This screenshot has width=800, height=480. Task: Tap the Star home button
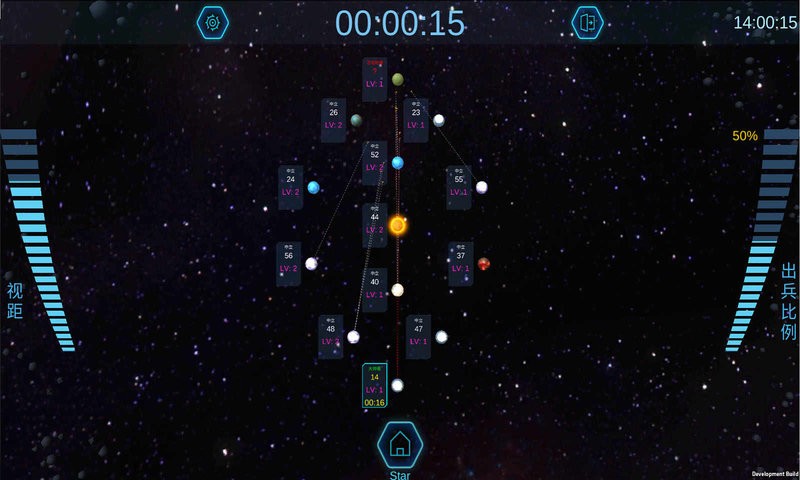[400, 445]
